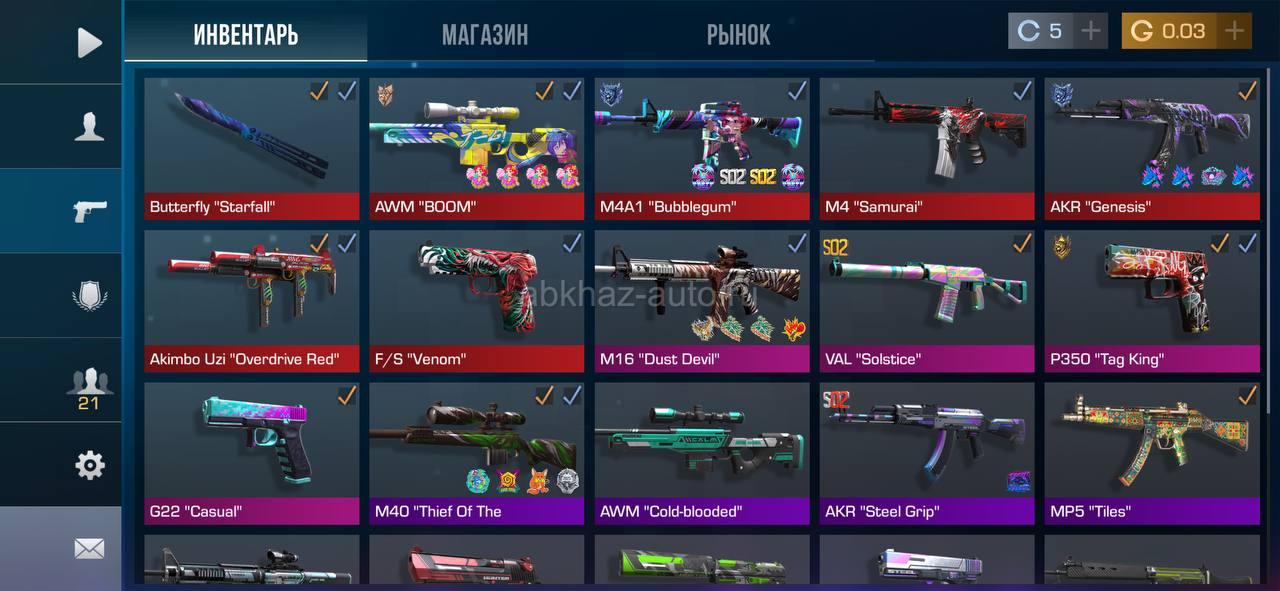Open the mail envelope
The image size is (1280, 591).
pos(89,548)
